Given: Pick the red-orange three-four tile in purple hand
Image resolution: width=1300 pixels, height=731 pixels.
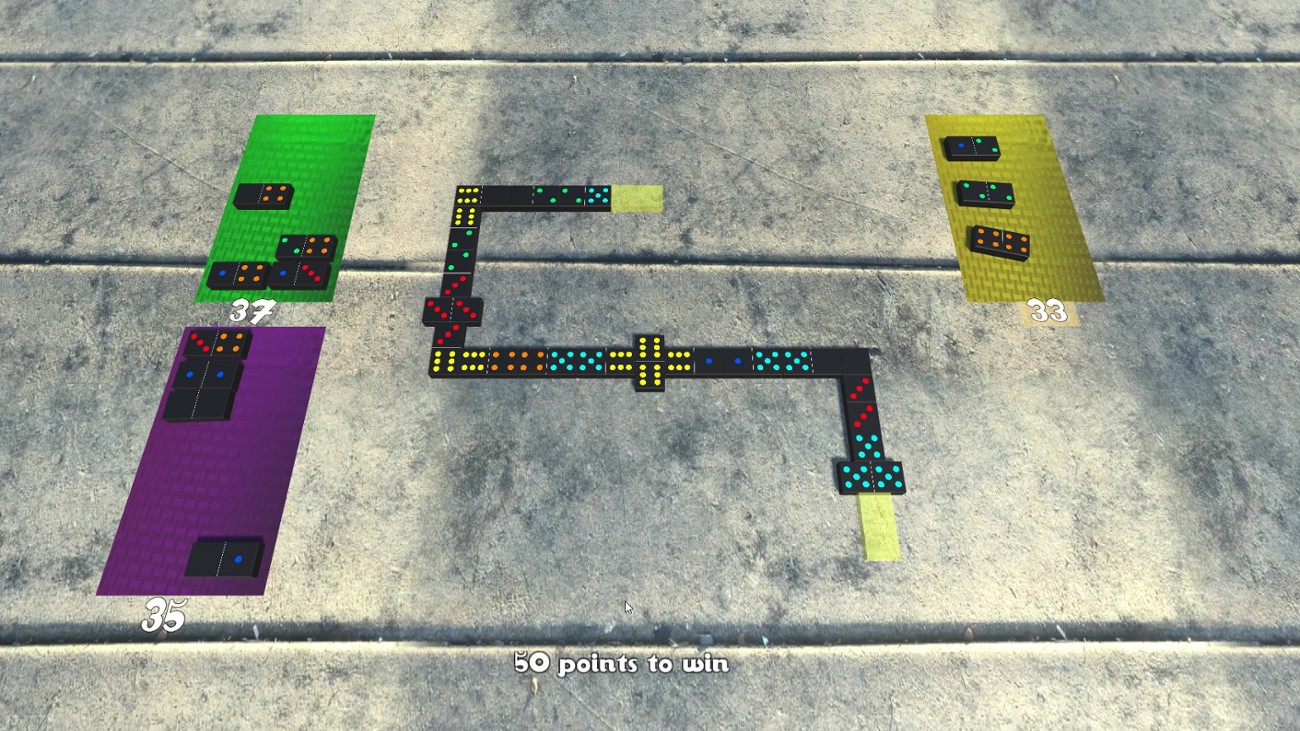Looking at the screenshot, I should click(x=213, y=343).
